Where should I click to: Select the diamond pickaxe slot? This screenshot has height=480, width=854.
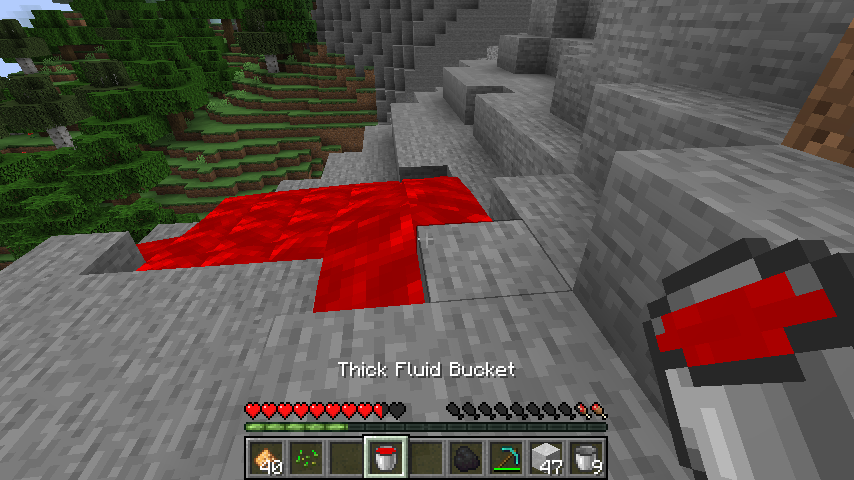[x=506, y=458]
